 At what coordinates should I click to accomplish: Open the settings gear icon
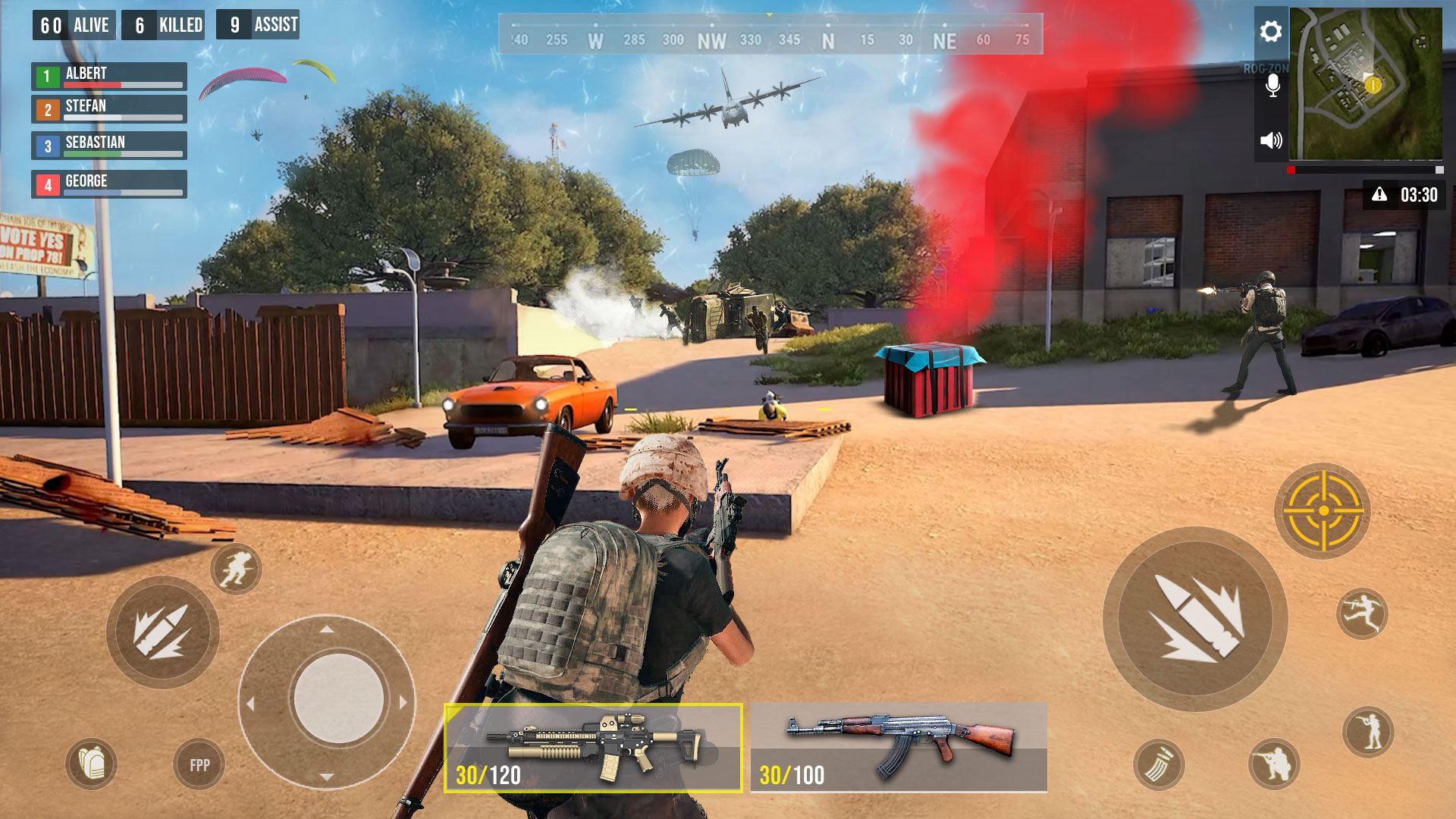(1271, 32)
